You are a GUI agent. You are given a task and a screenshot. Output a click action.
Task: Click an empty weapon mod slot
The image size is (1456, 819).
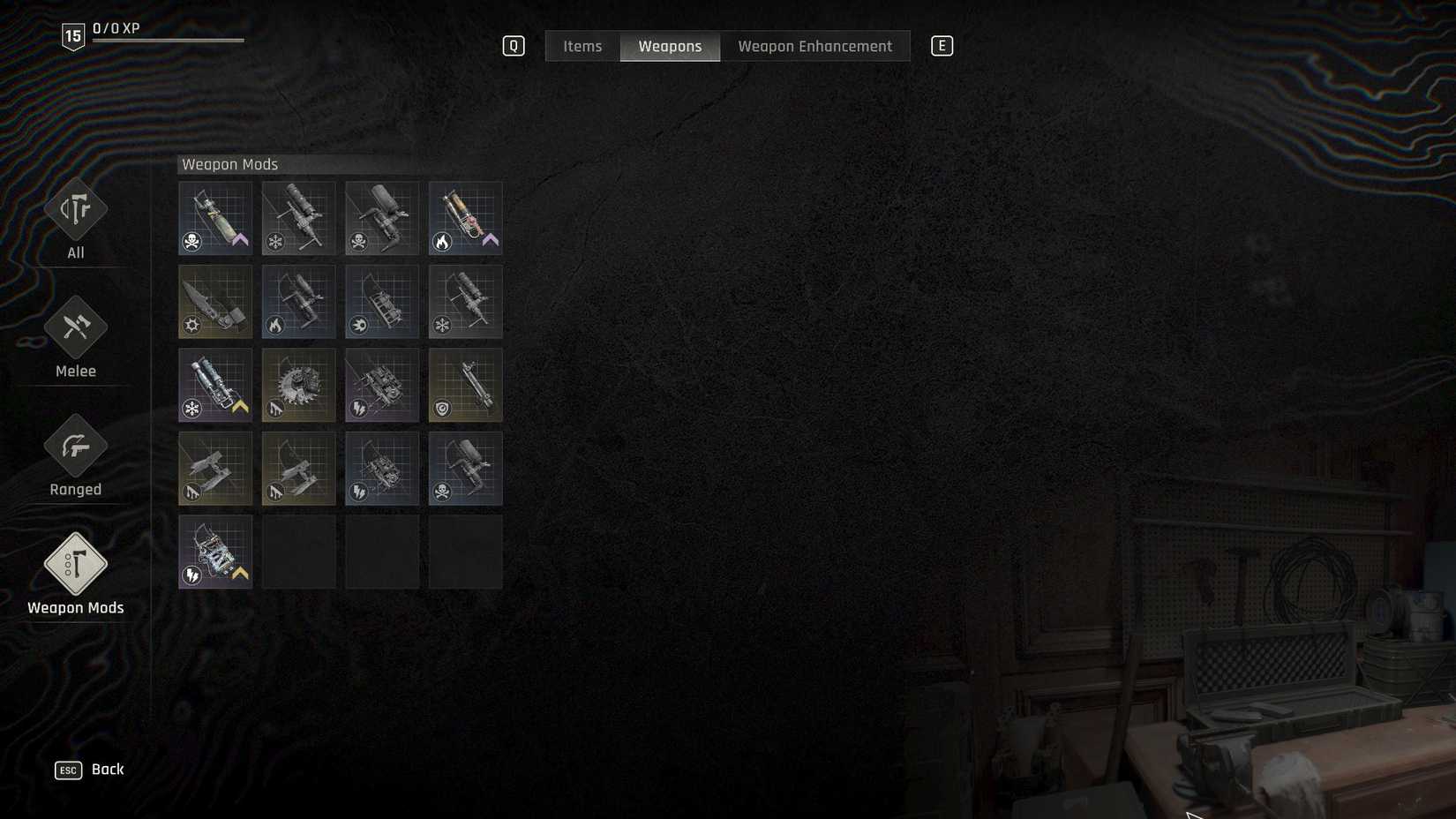(x=298, y=552)
